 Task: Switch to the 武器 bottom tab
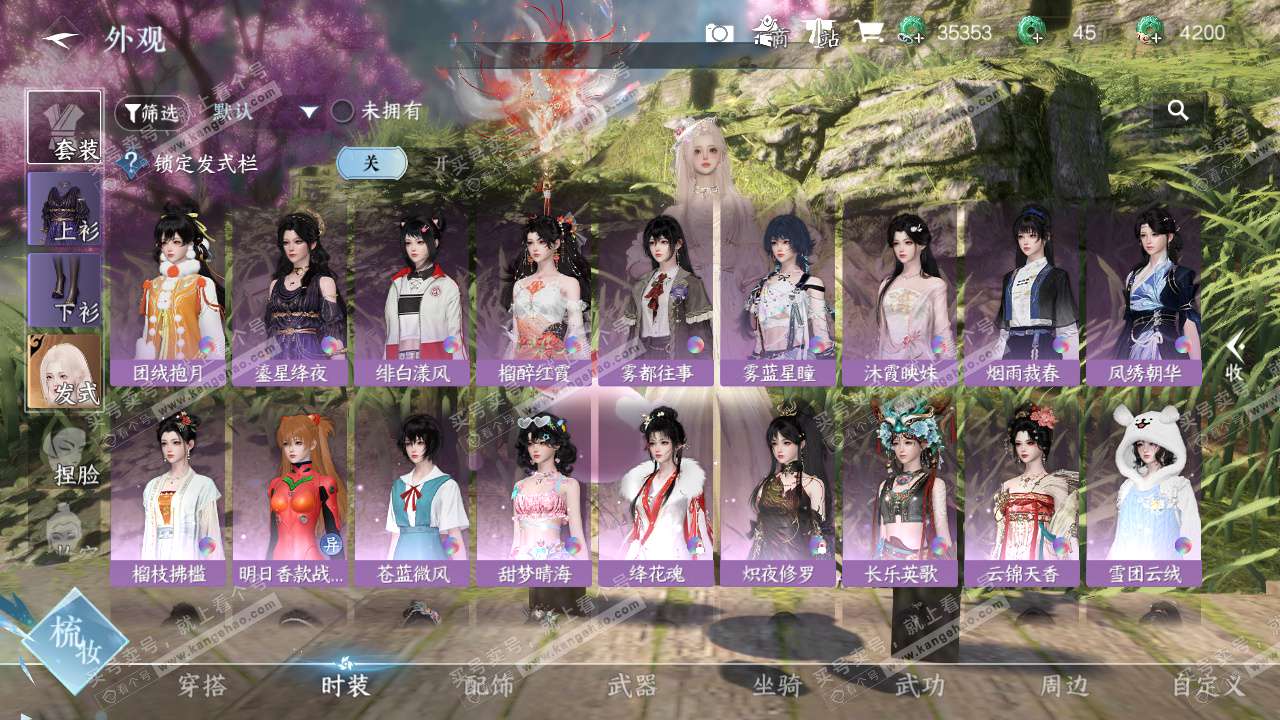(x=632, y=686)
